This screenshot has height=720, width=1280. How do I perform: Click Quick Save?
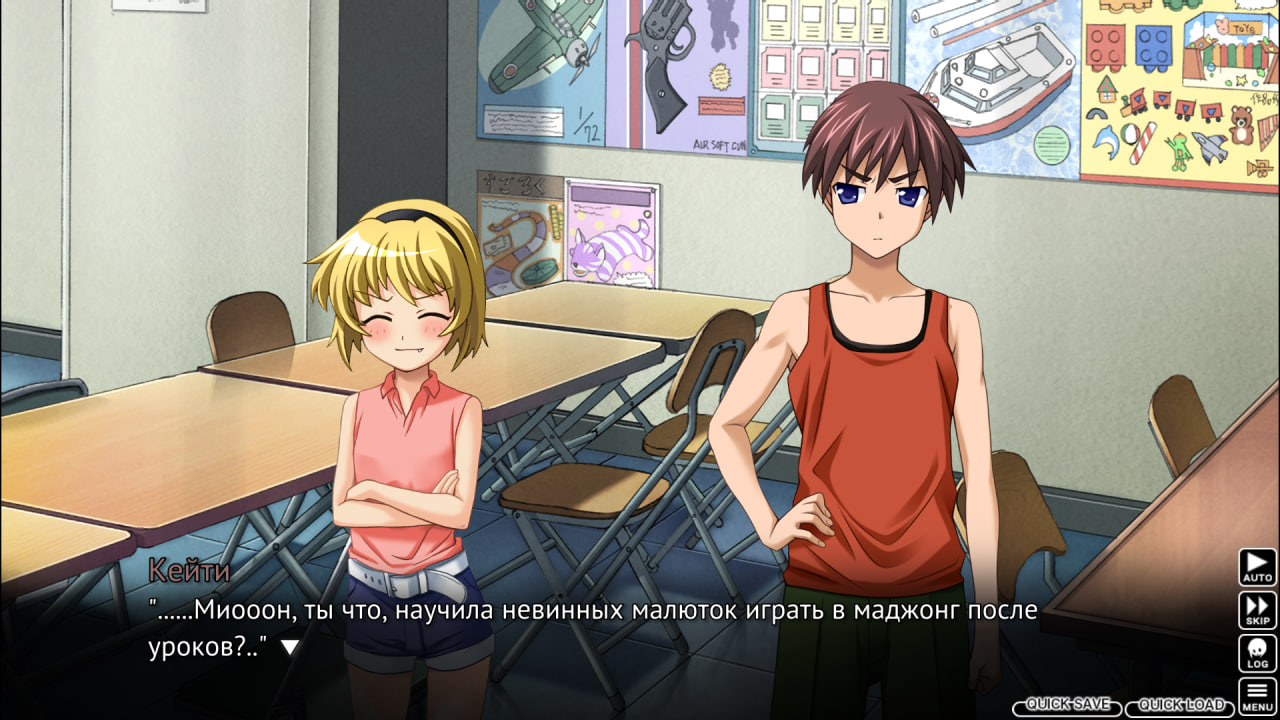click(1067, 706)
